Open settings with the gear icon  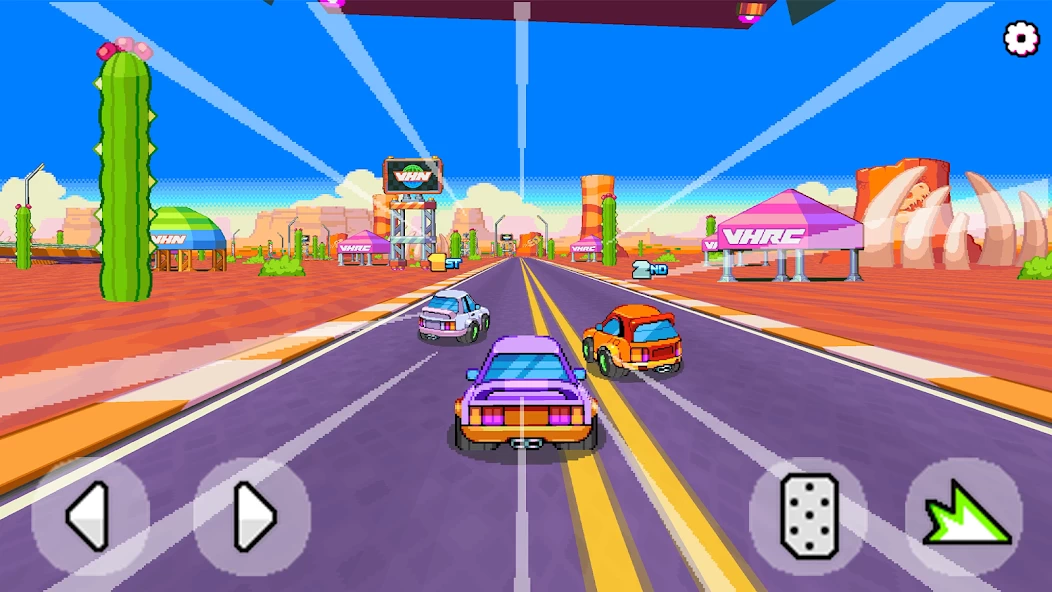pyautogui.click(x=1021, y=38)
